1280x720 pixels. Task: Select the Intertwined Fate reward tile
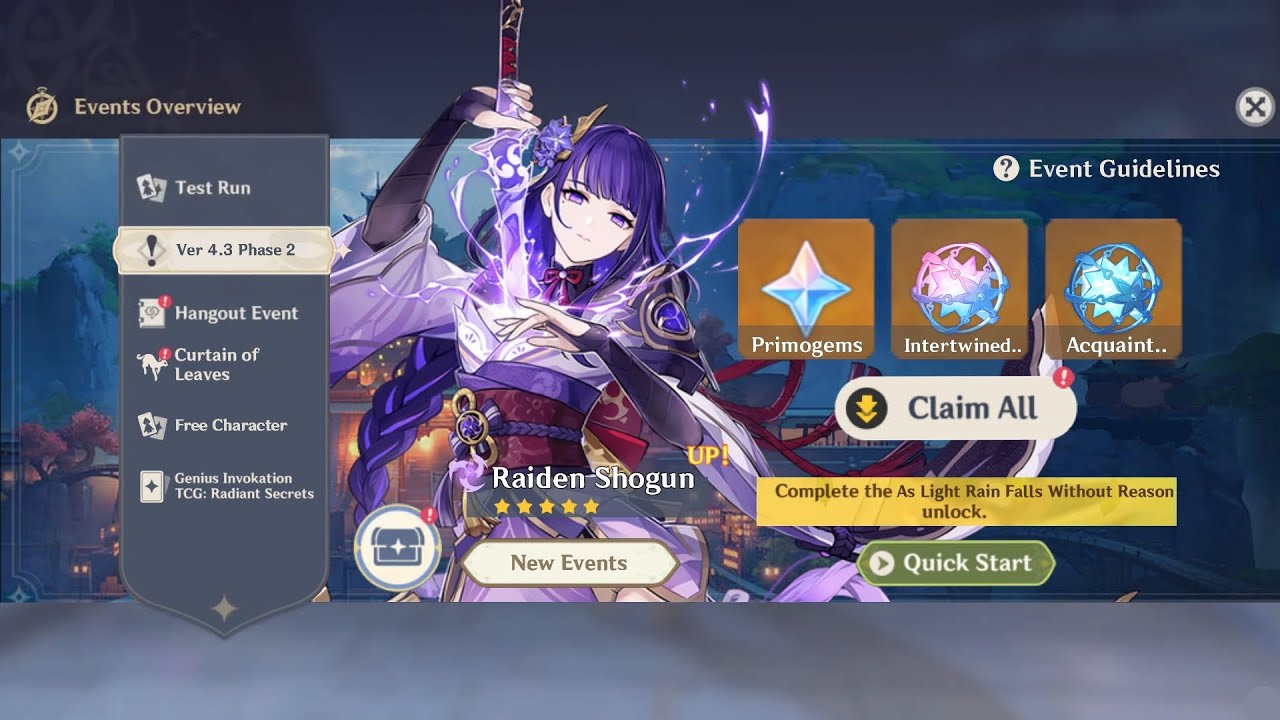(x=959, y=289)
